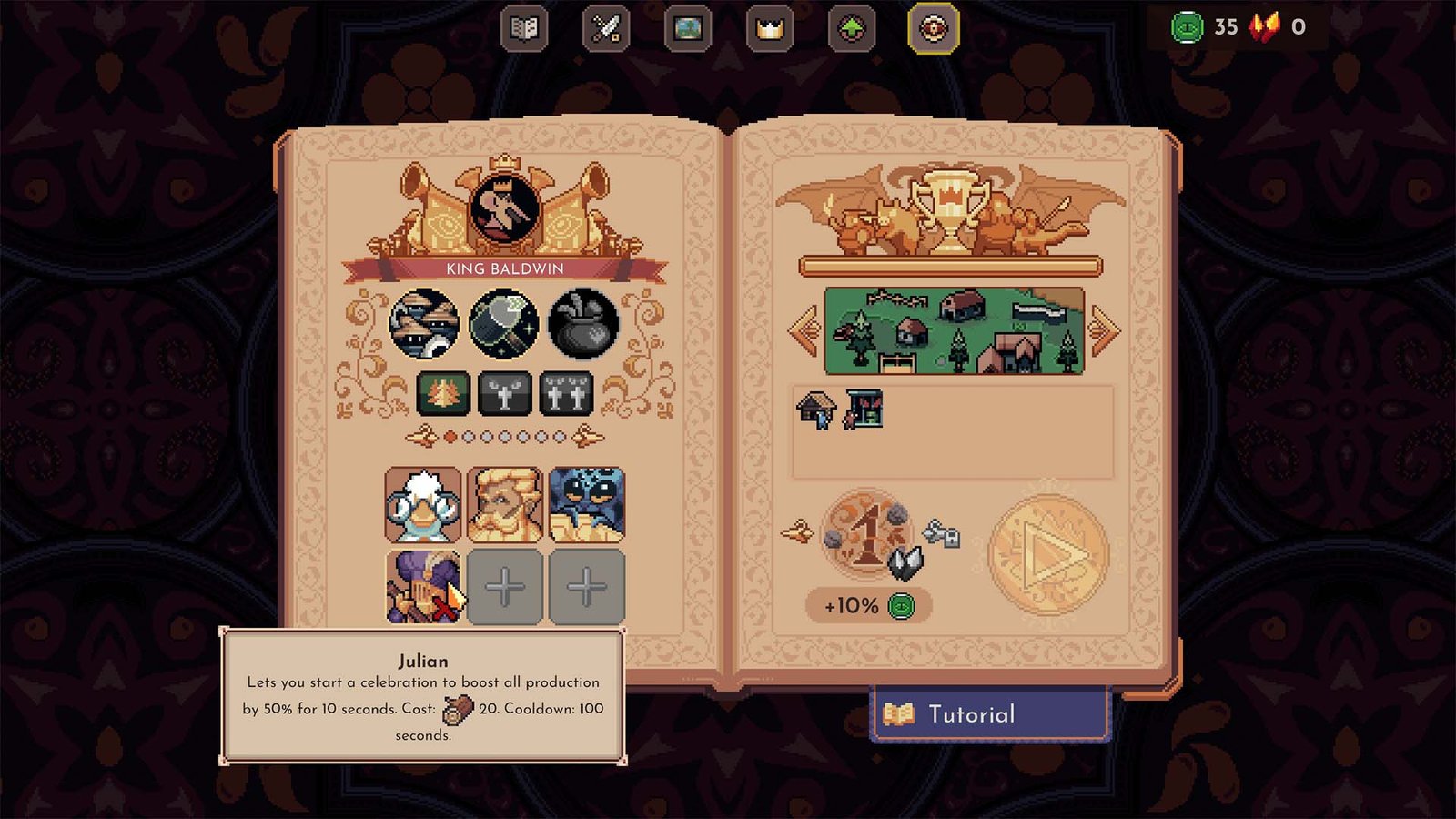Open the Tutorial
Image resolution: width=1456 pixels, height=819 pixels.
coord(990,714)
